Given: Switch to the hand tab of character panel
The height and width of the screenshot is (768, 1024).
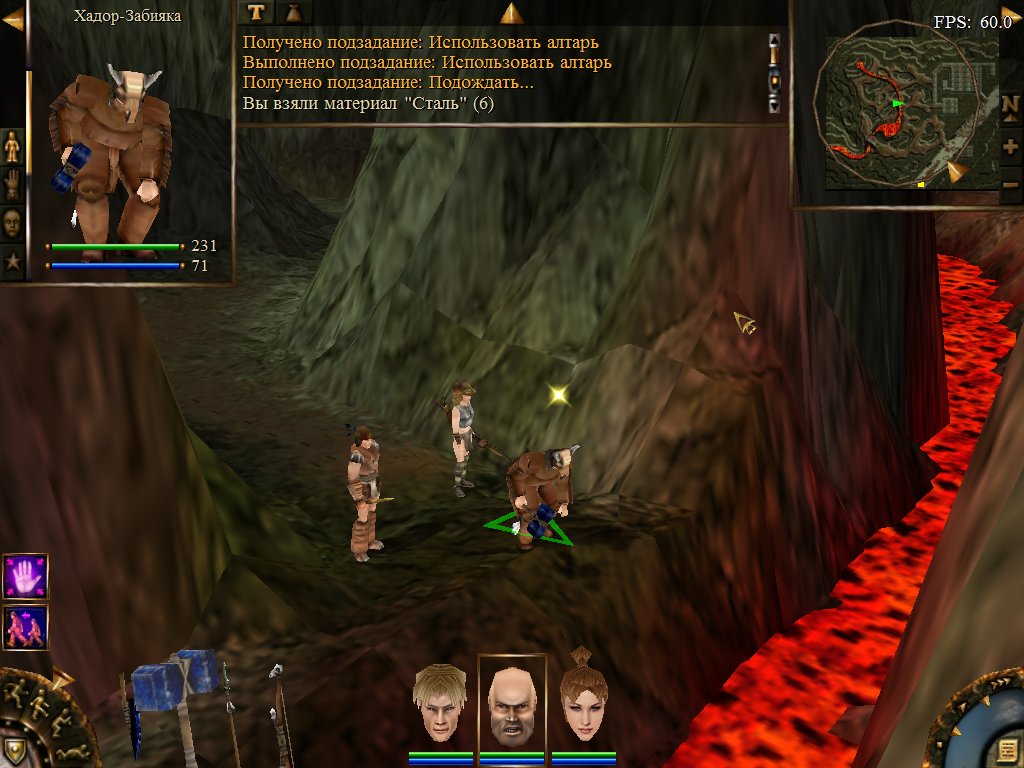Looking at the screenshot, I should [12, 184].
